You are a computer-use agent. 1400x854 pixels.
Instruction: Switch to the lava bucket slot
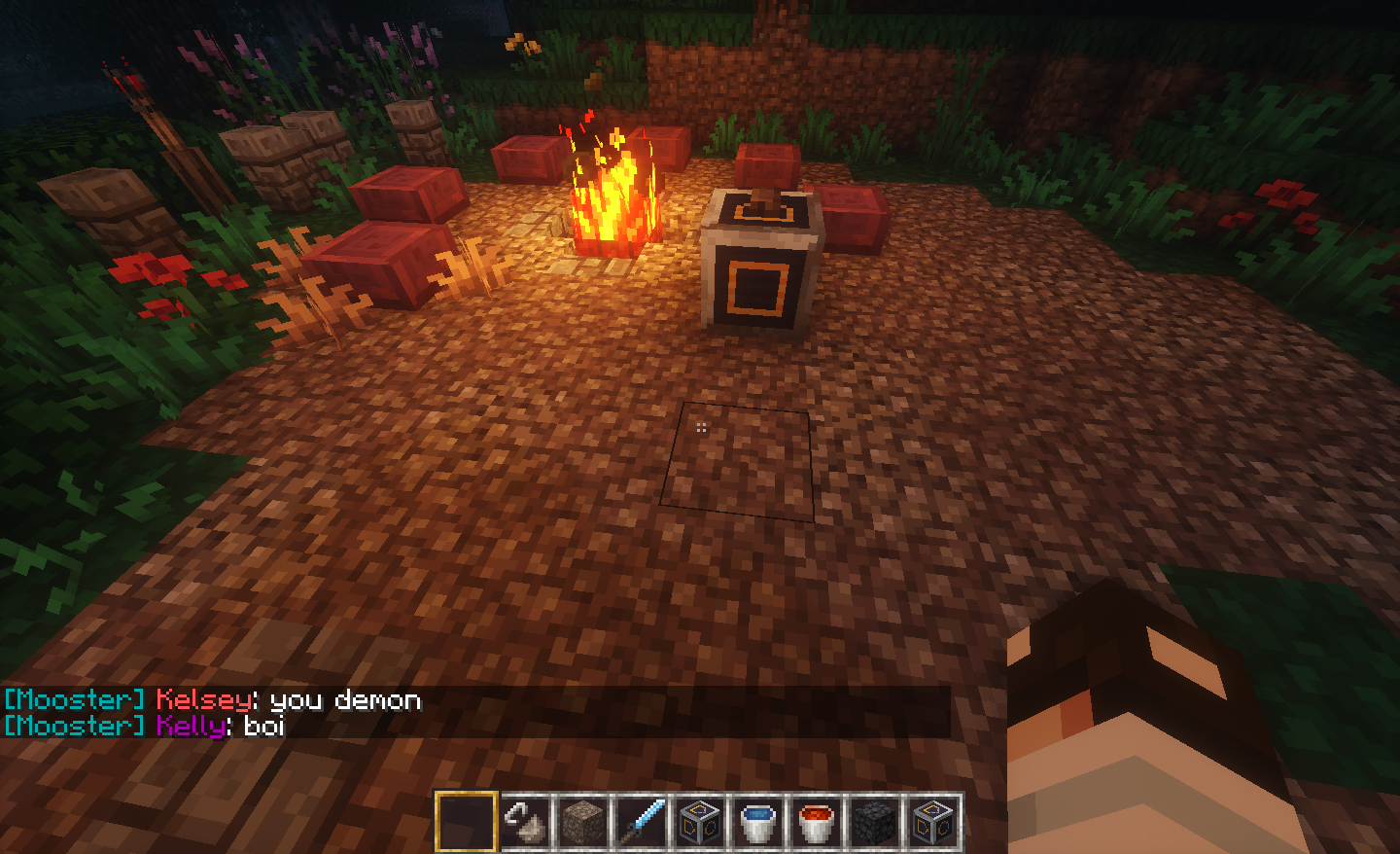point(816,822)
